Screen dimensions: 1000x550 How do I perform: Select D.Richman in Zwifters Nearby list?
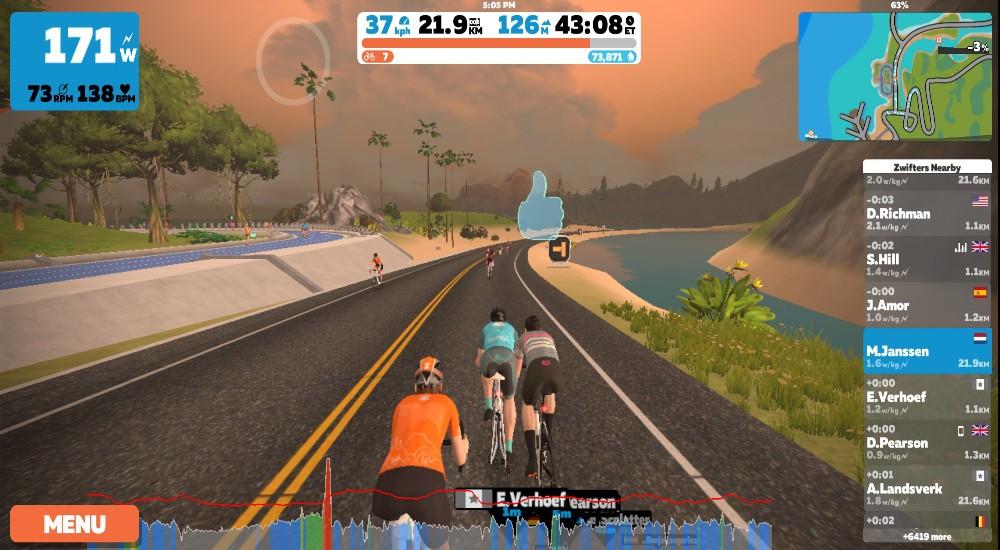click(927, 213)
